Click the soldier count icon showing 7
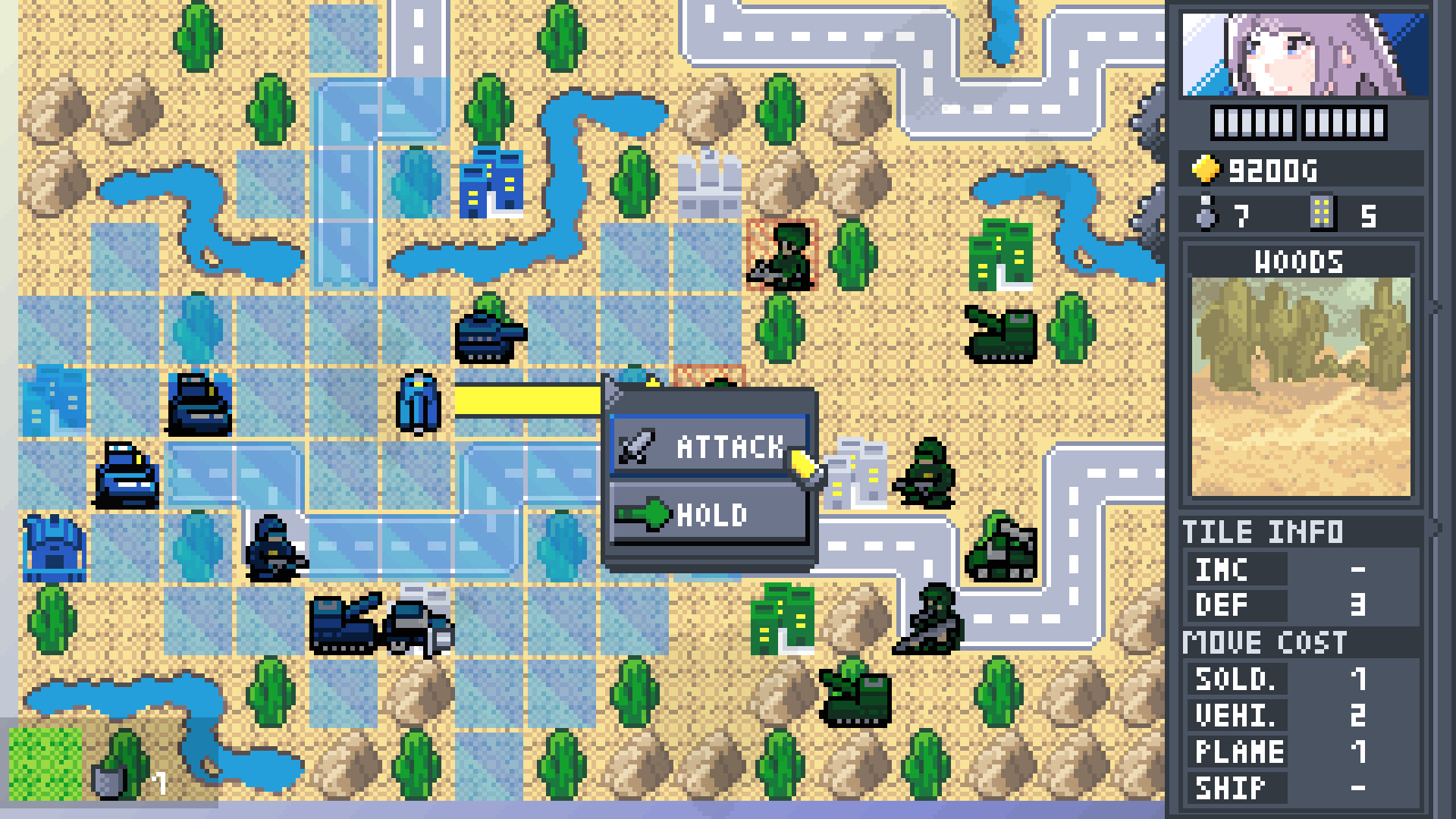The image size is (1456, 819). (1209, 212)
